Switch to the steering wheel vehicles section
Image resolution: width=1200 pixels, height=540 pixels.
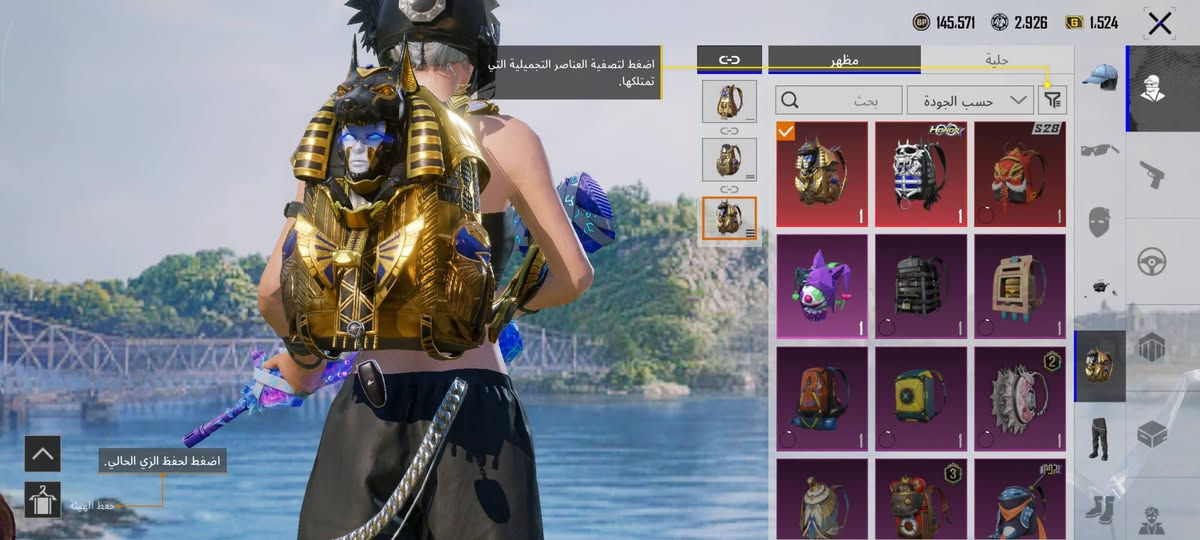[1152, 262]
